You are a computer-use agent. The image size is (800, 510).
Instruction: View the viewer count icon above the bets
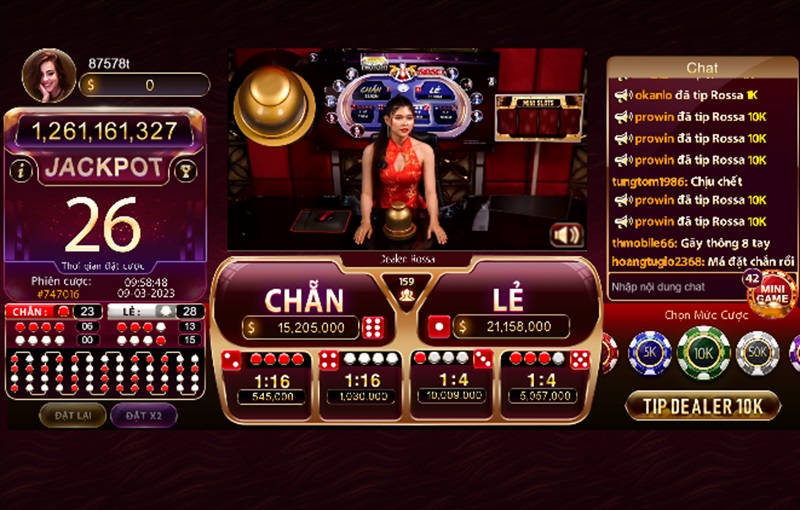(x=406, y=289)
